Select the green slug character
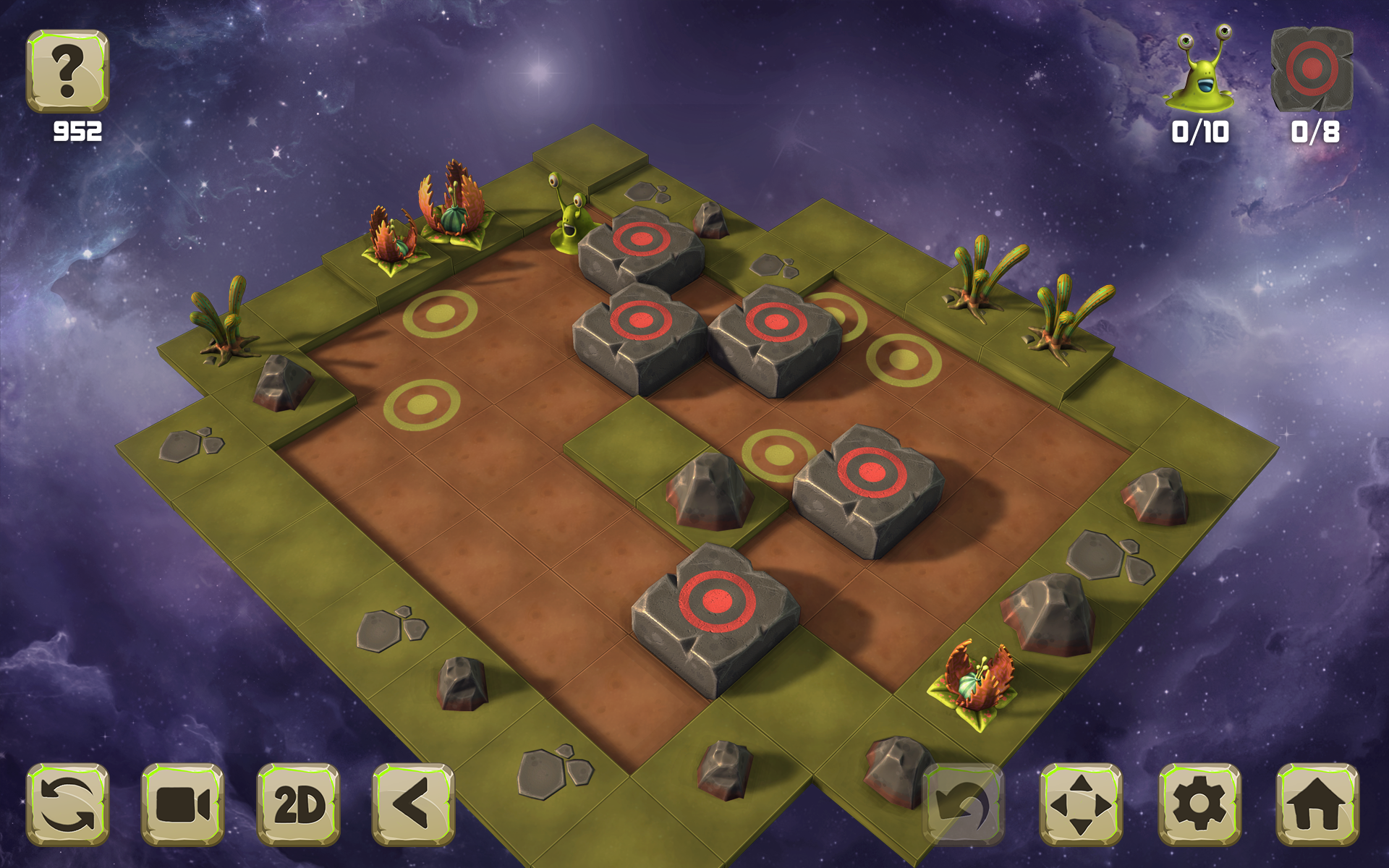Image resolution: width=1389 pixels, height=868 pixels. pos(572,217)
